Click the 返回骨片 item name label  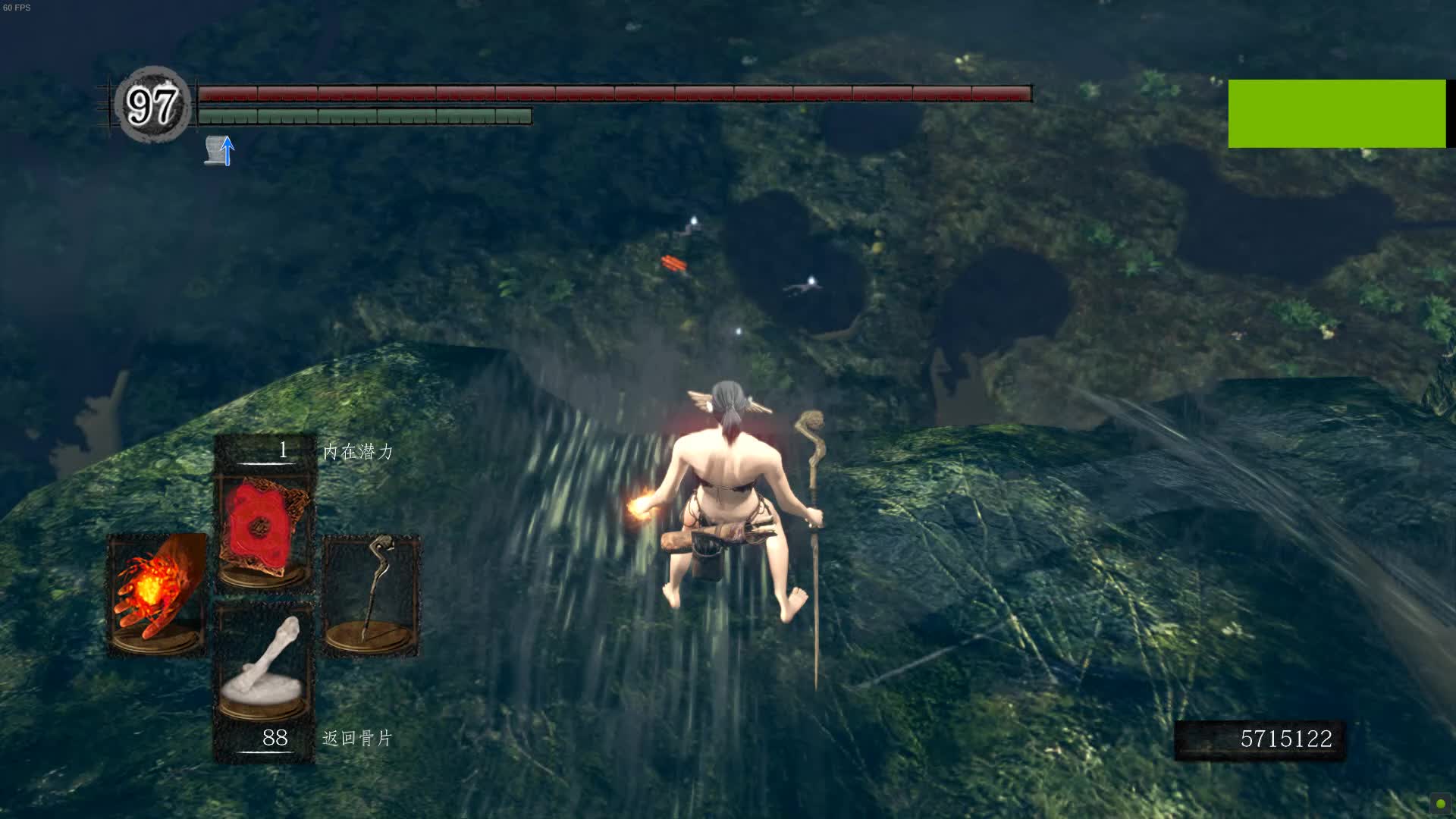pyautogui.click(x=355, y=737)
